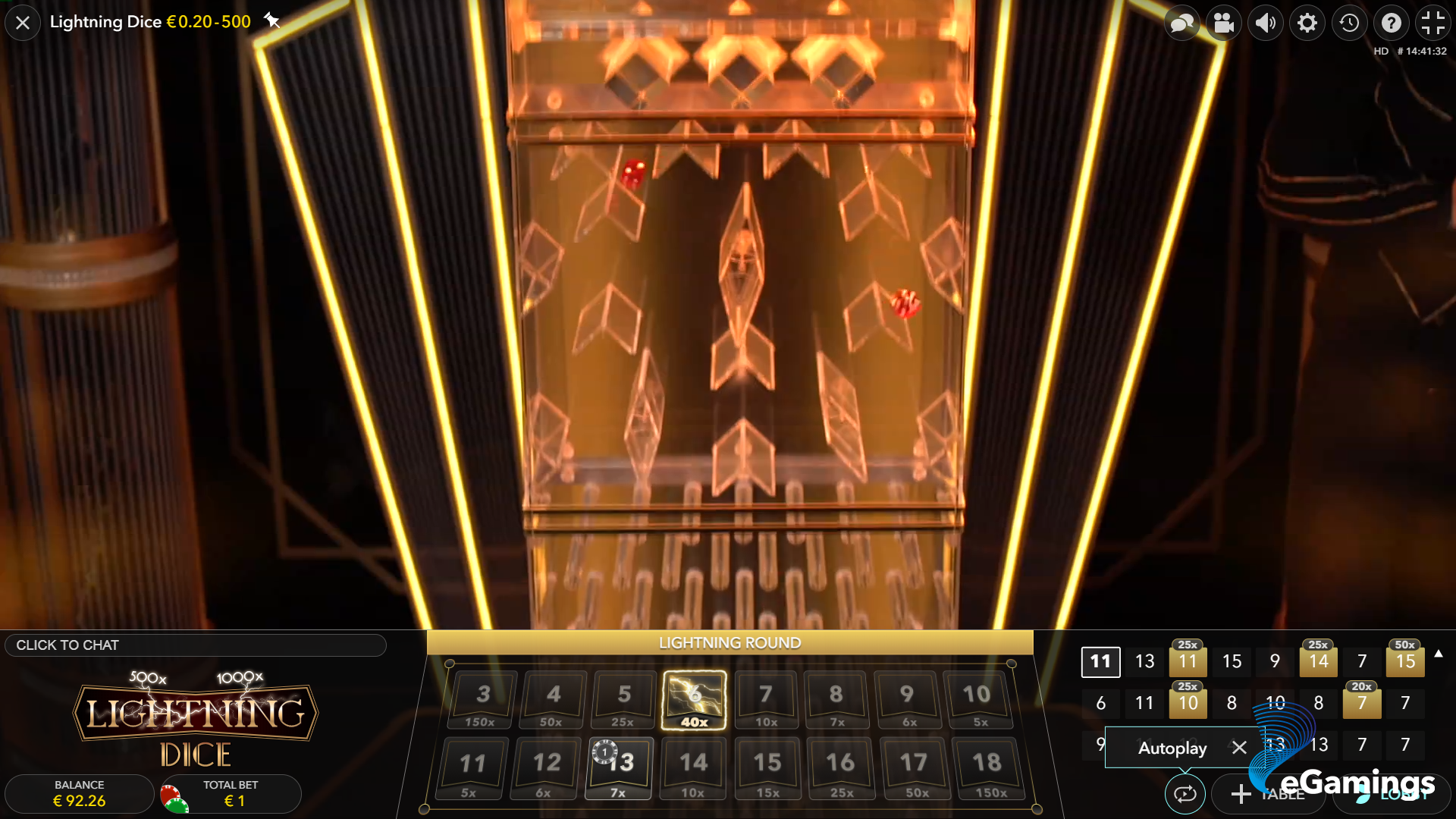Close the Lightning Dice game window

pos(23,23)
